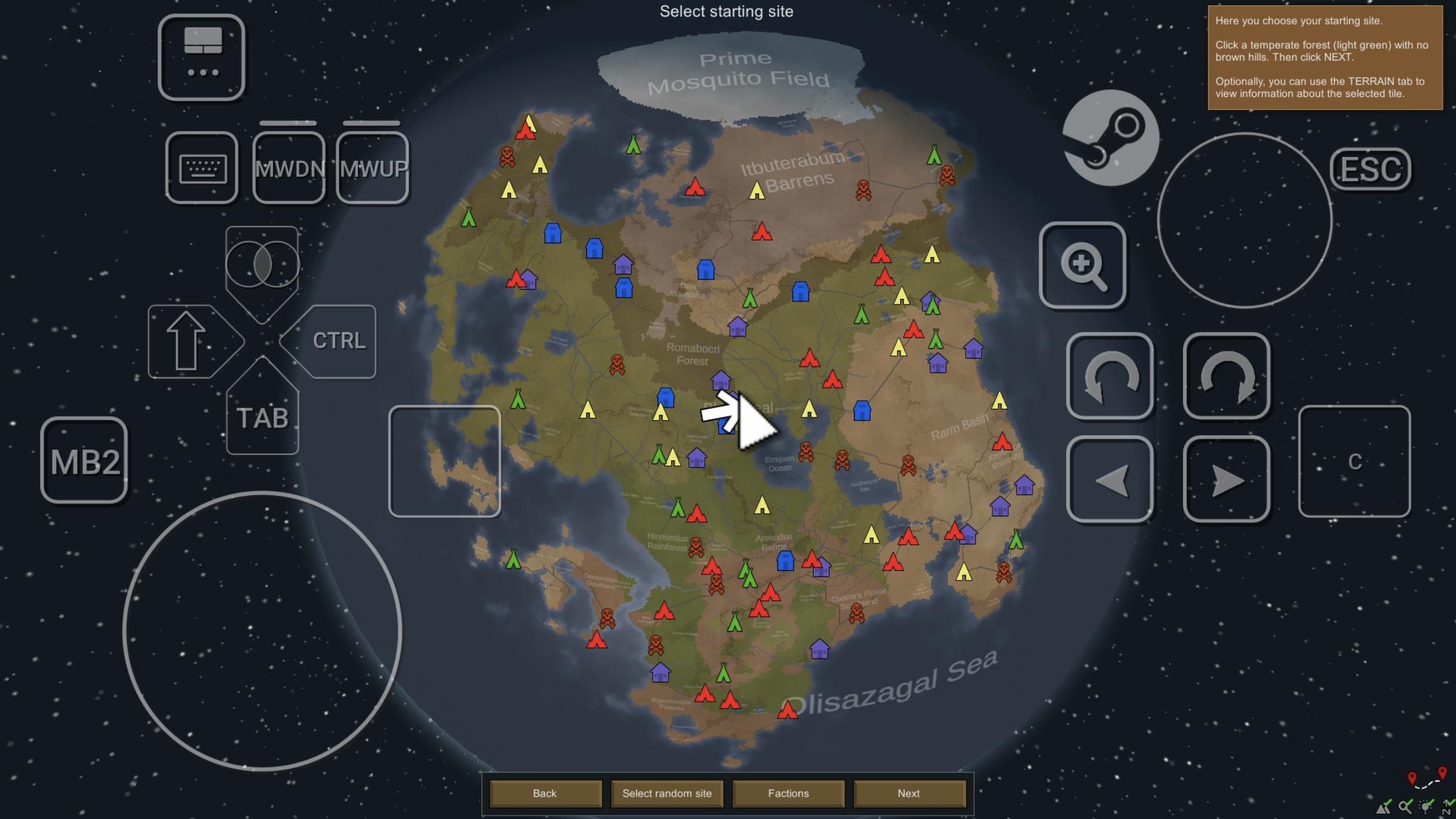Click the Next button
Viewport: 1456px width, 819px height.
pos(909,793)
